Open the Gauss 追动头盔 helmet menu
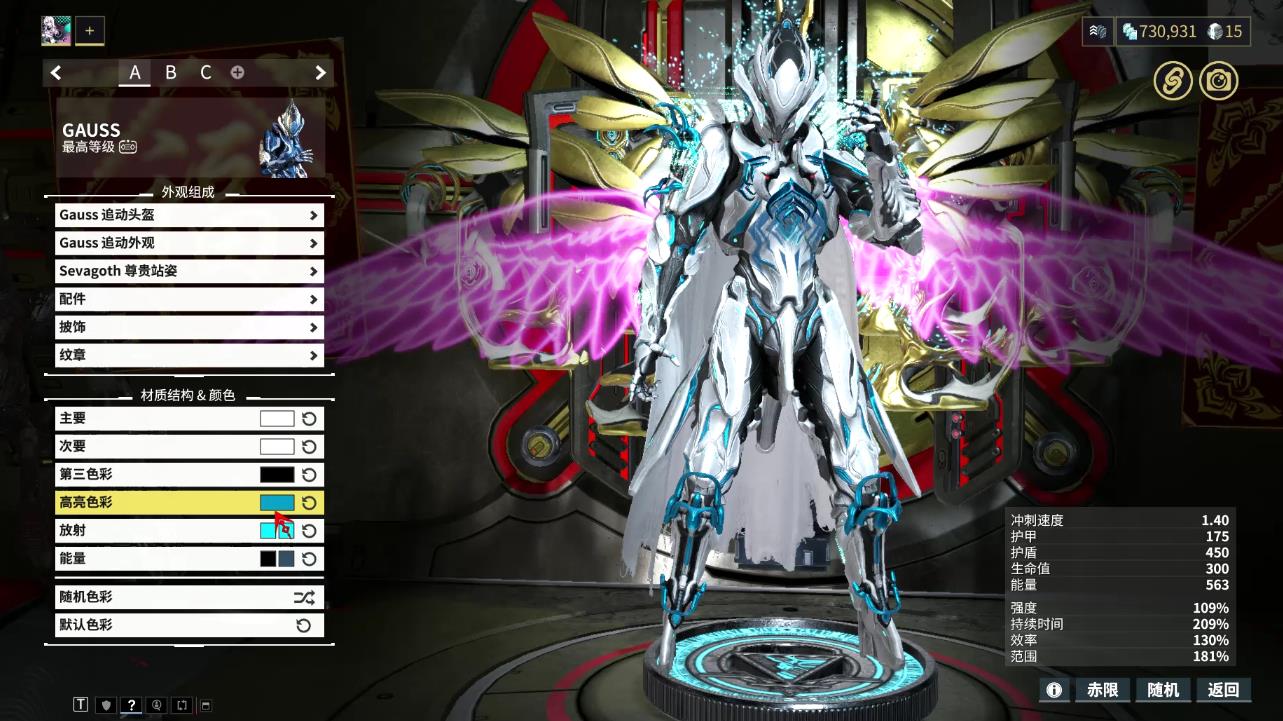Viewport: 1283px width, 721px height. click(x=189, y=215)
